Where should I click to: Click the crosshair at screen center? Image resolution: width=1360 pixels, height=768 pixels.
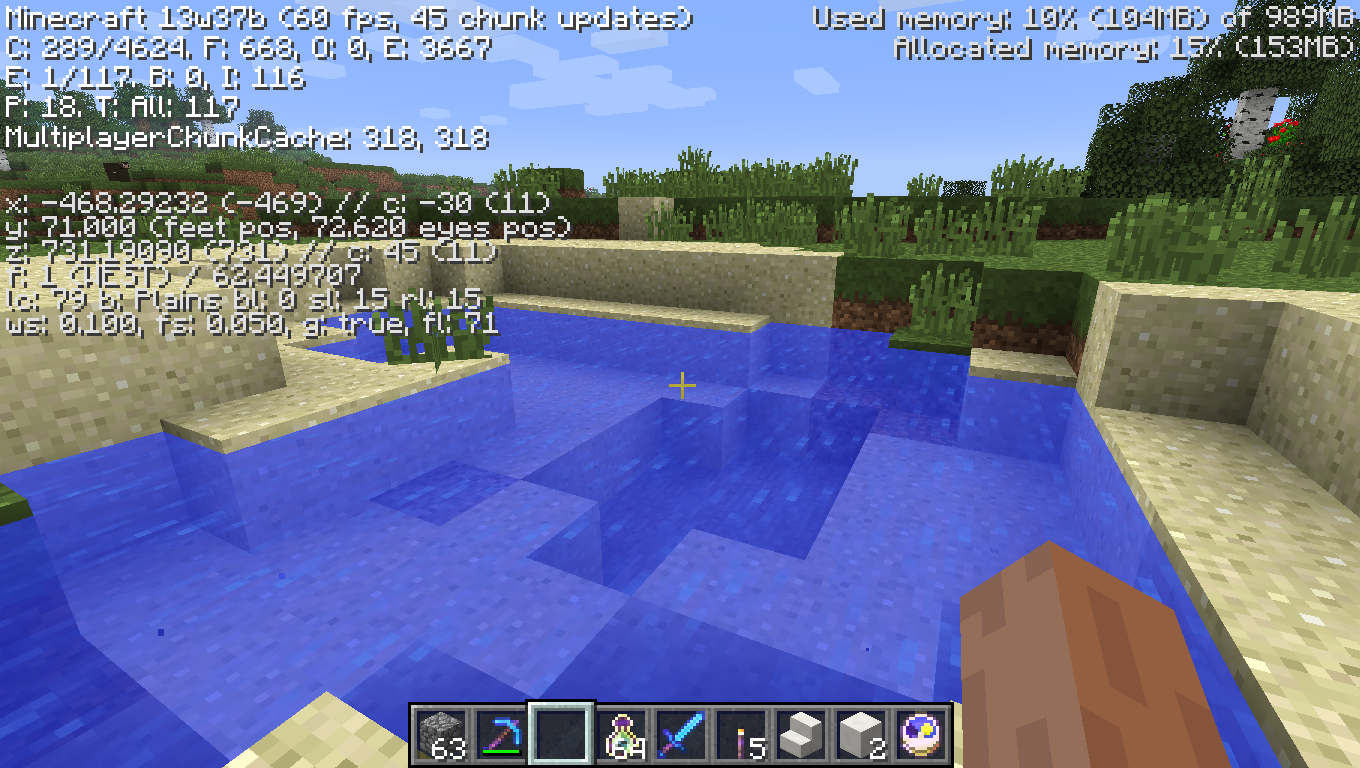(x=683, y=384)
